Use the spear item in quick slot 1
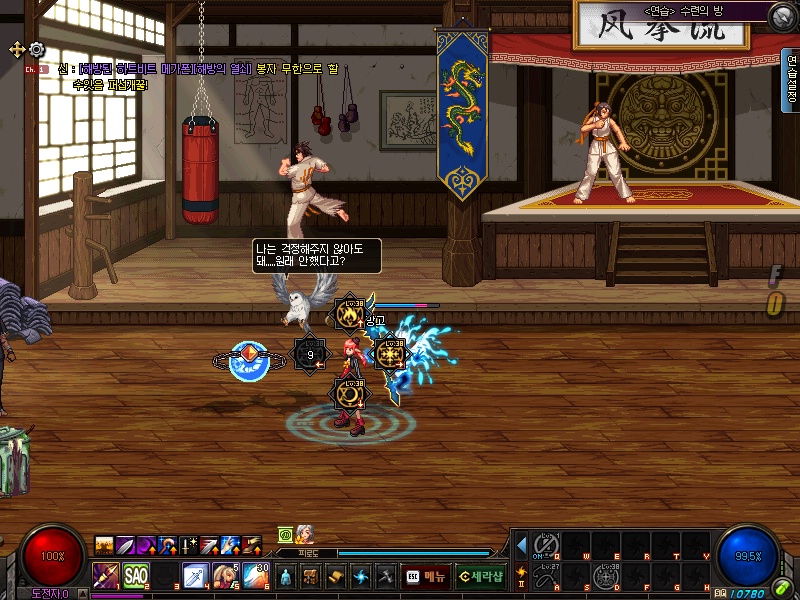Viewport: 800px width, 600px height. coord(107,576)
